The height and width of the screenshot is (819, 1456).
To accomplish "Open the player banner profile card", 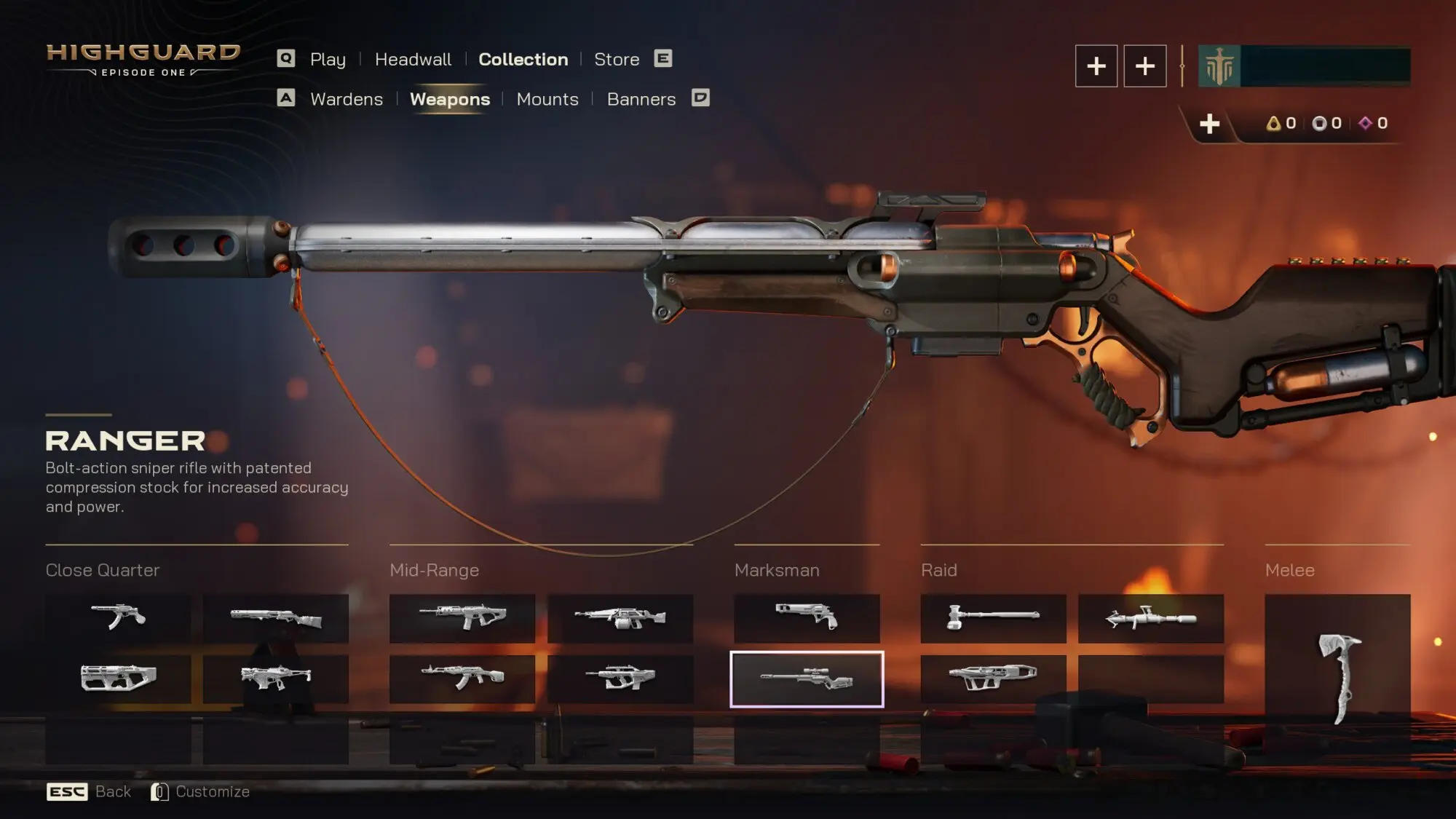I will point(1304,66).
